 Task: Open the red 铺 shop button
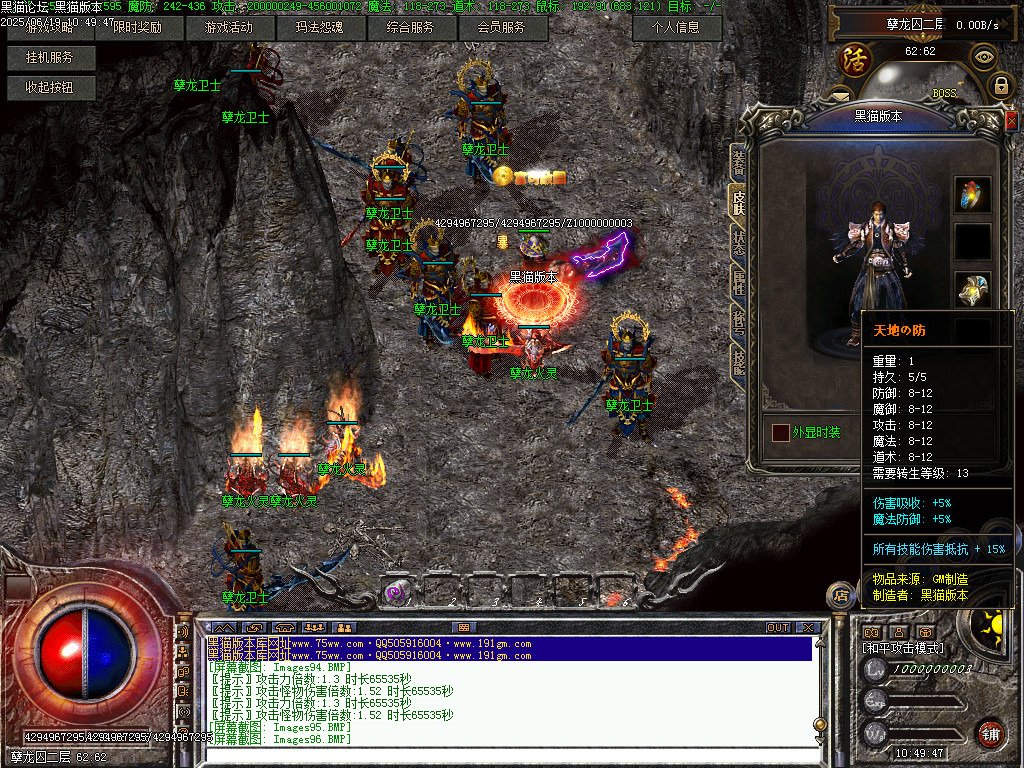(x=990, y=733)
